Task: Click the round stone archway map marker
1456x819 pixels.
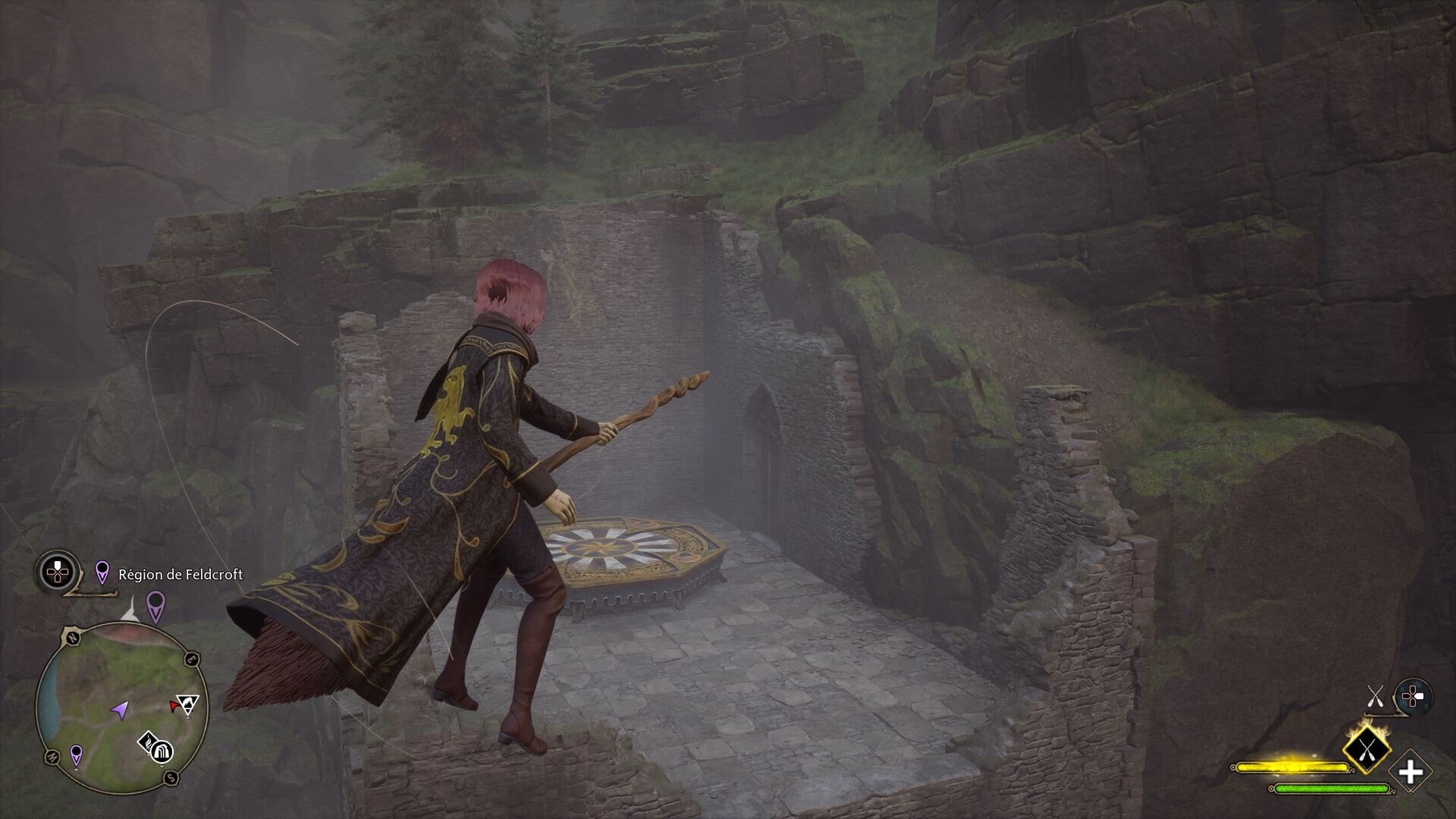Action: [163, 752]
